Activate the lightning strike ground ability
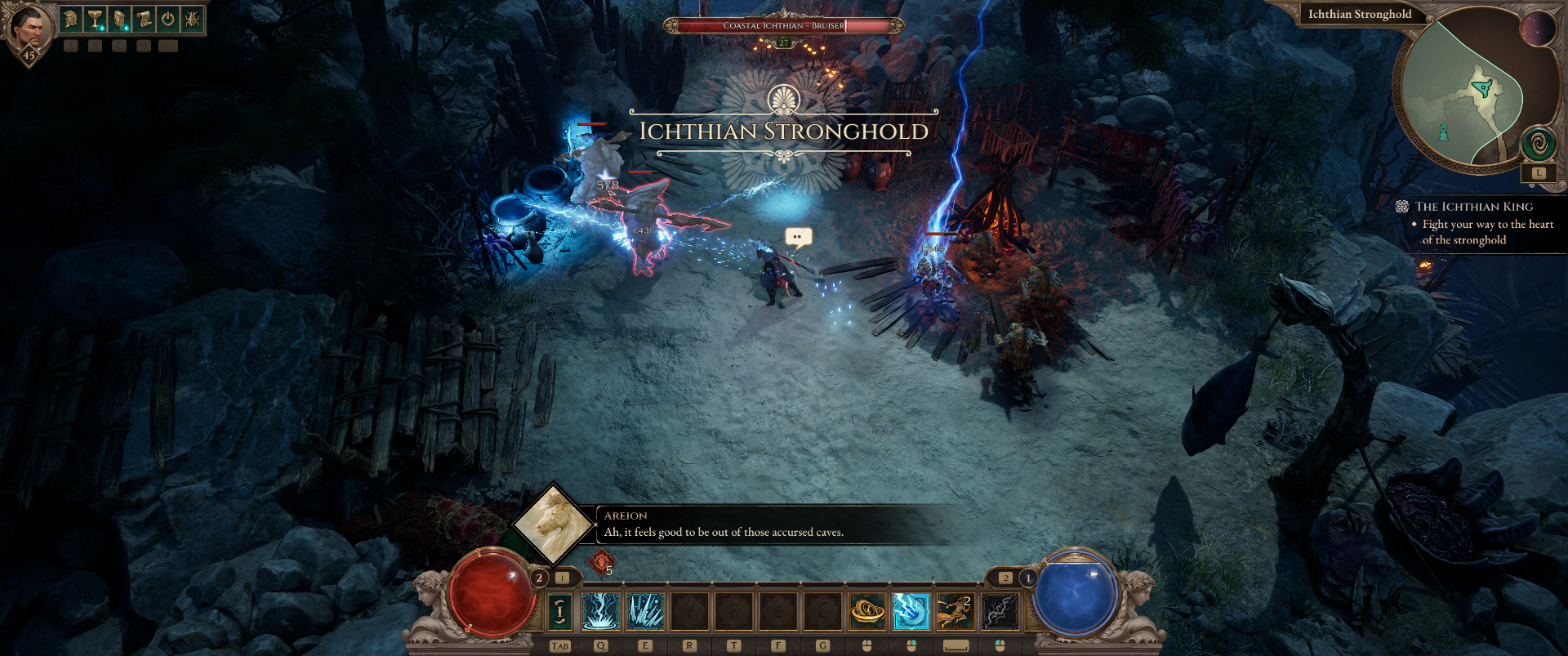This screenshot has height=656, width=1568. tap(601, 611)
